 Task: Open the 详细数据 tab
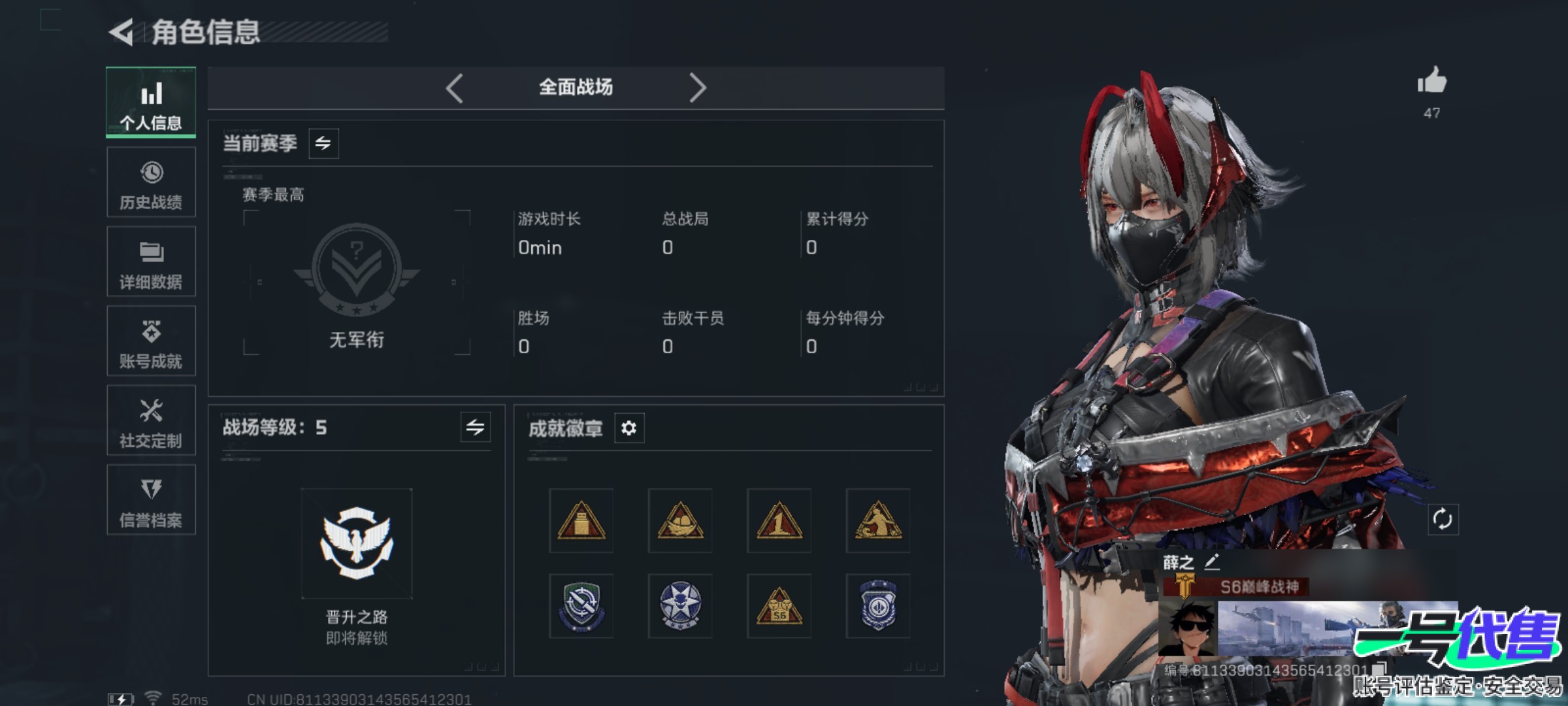click(151, 261)
